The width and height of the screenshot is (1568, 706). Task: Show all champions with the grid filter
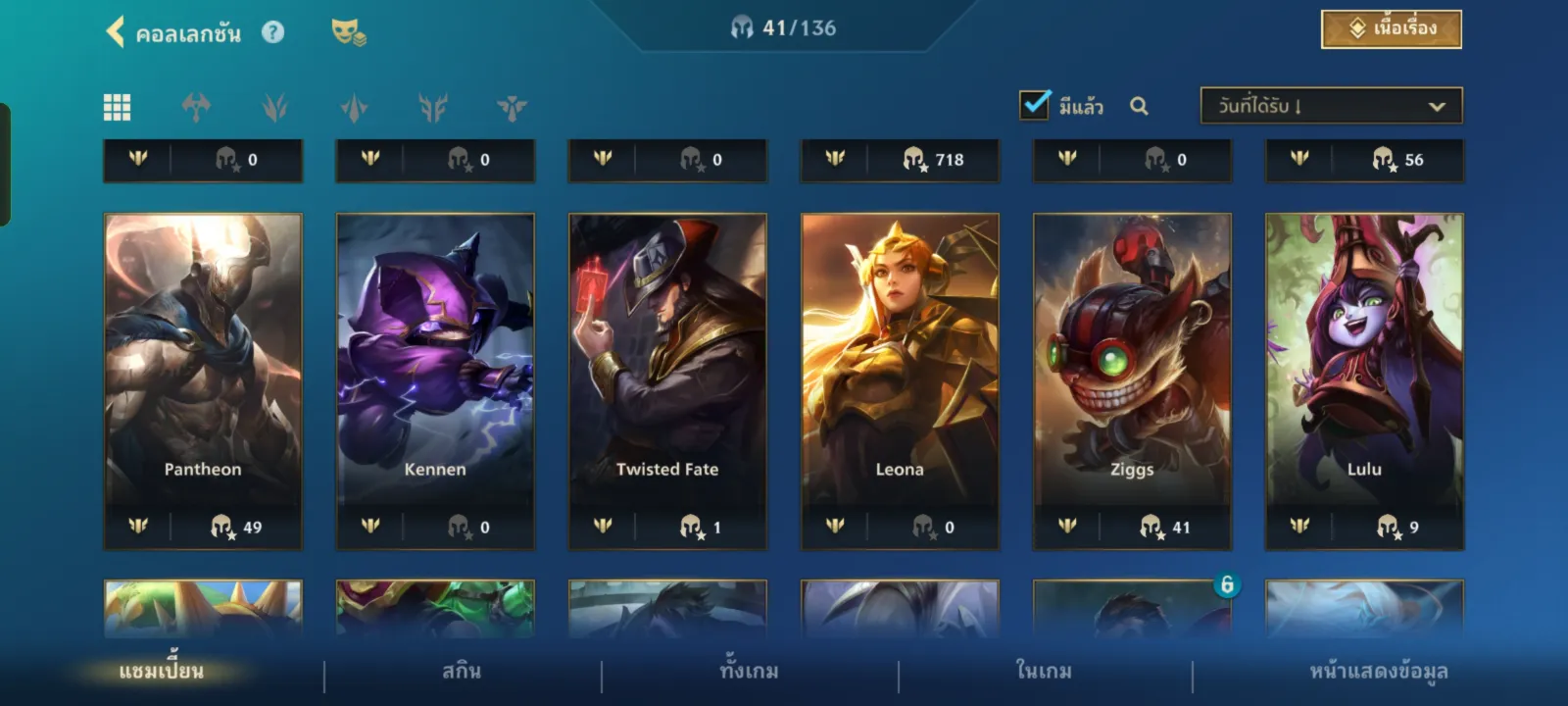[118, 107]
